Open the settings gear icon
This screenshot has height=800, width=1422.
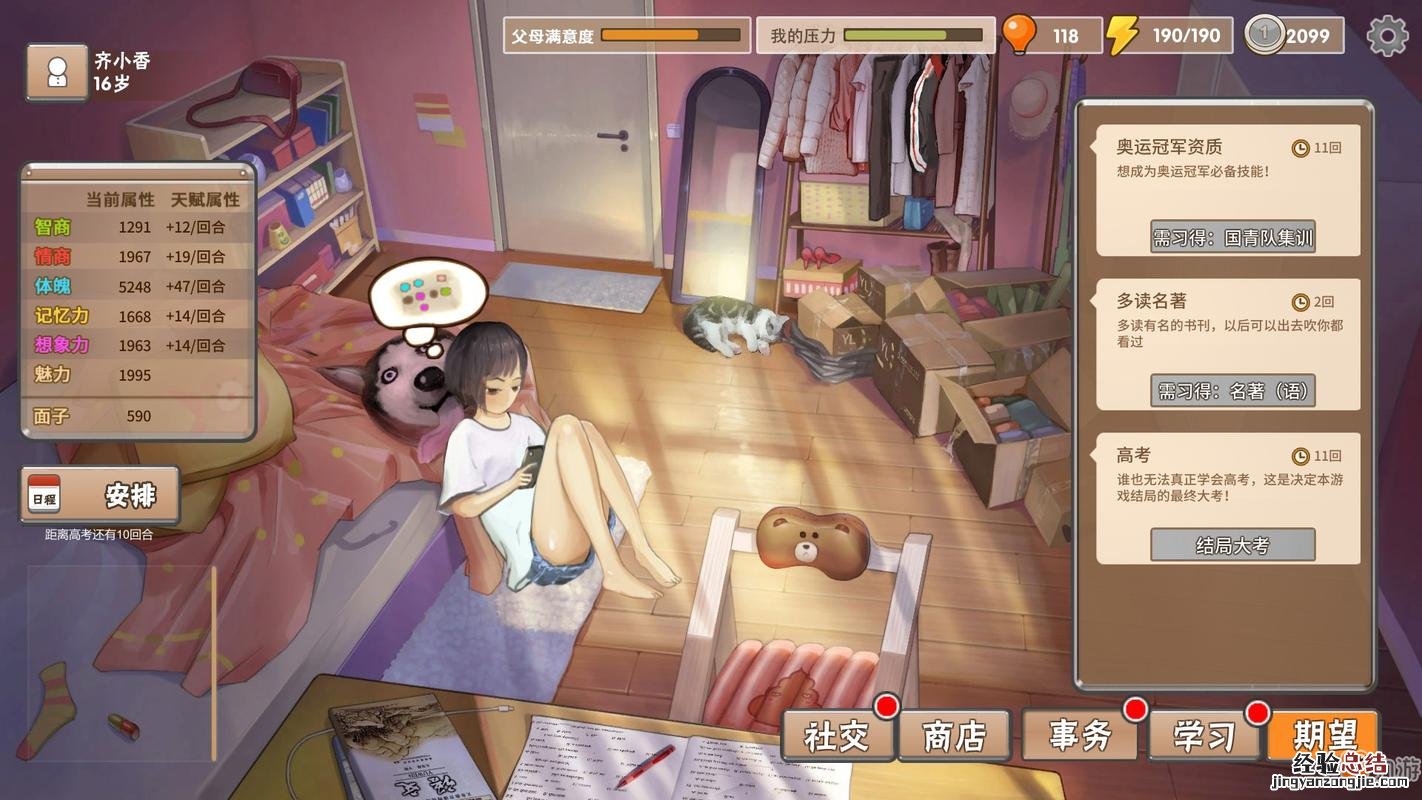point(1387,36)
